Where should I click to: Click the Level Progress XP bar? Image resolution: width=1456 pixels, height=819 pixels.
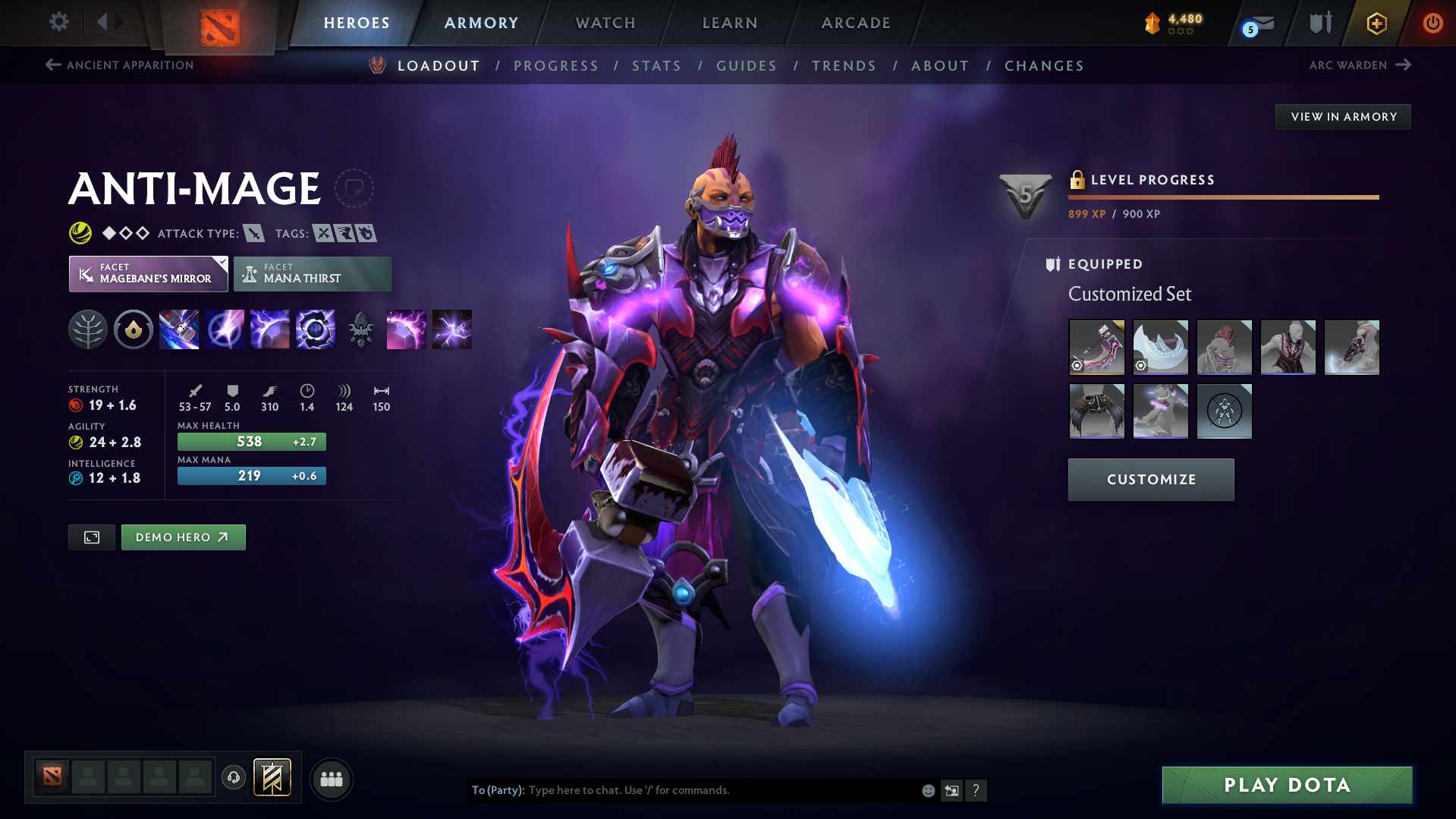1223,197
